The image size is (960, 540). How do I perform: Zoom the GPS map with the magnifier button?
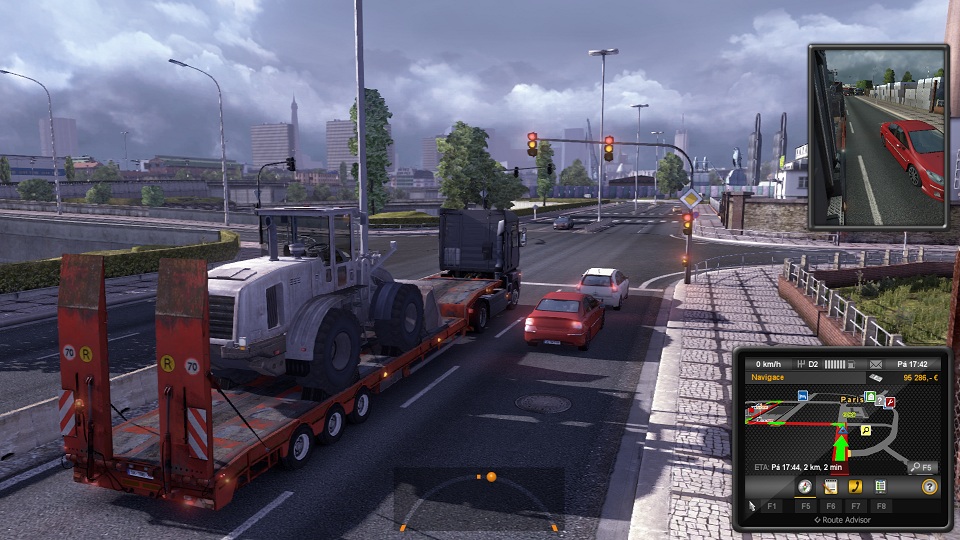922,467
